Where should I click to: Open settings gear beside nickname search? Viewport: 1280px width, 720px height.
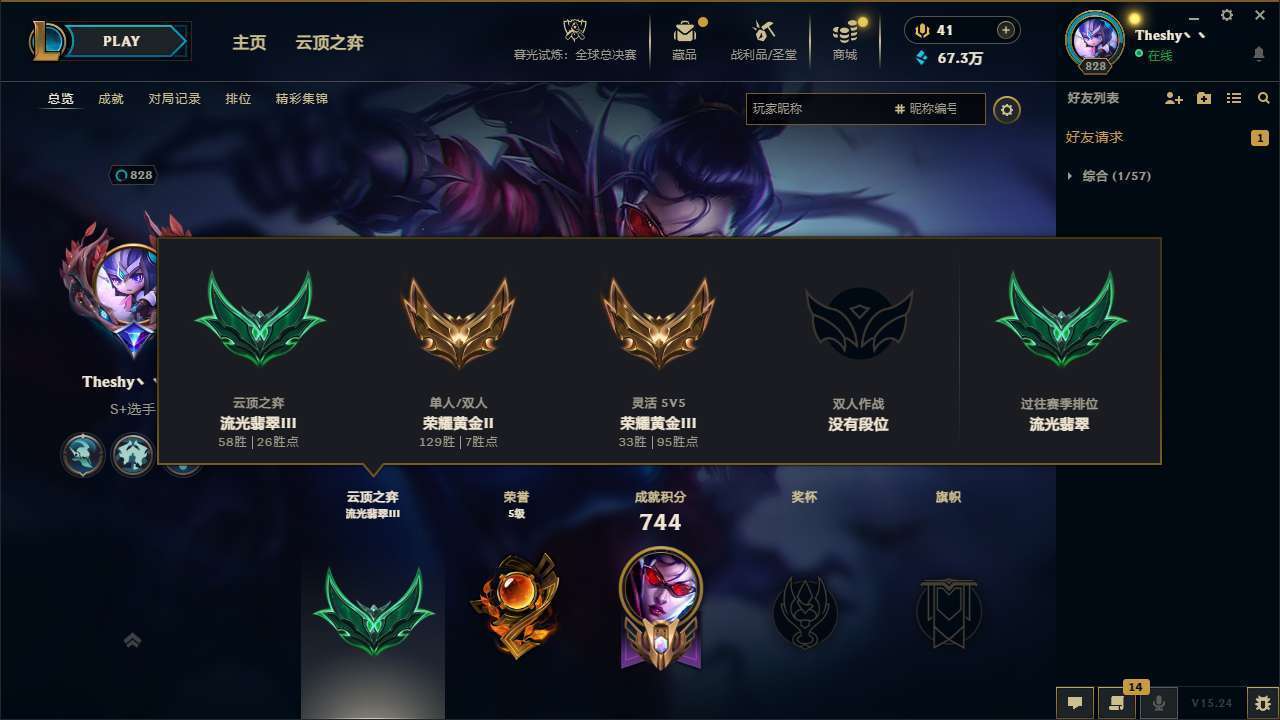coord(1007,110)
